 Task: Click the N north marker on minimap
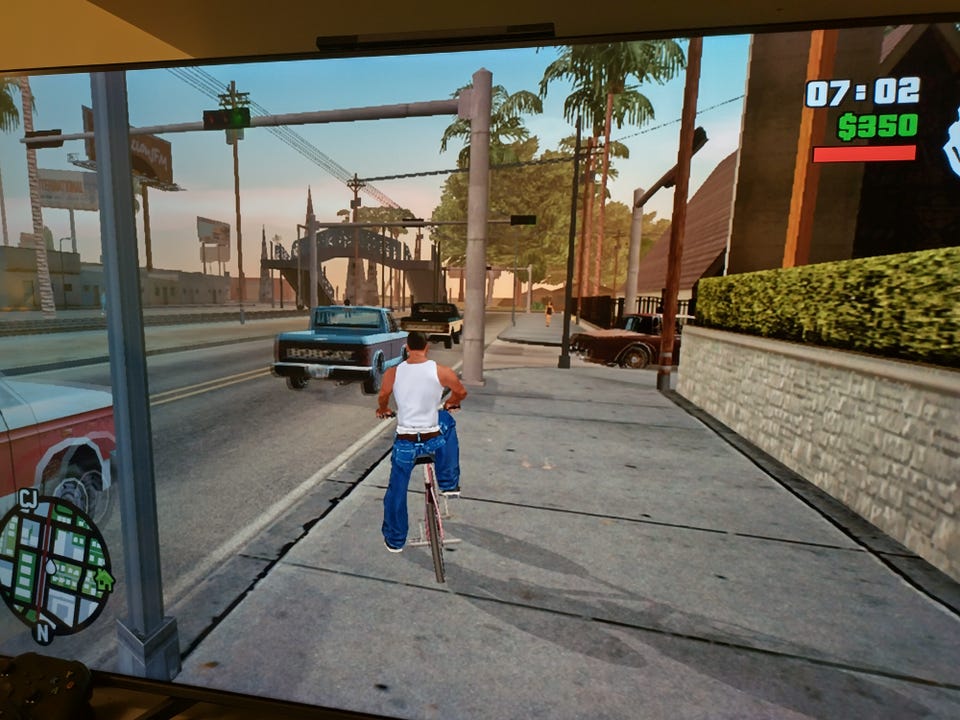(x=42, y=631)
